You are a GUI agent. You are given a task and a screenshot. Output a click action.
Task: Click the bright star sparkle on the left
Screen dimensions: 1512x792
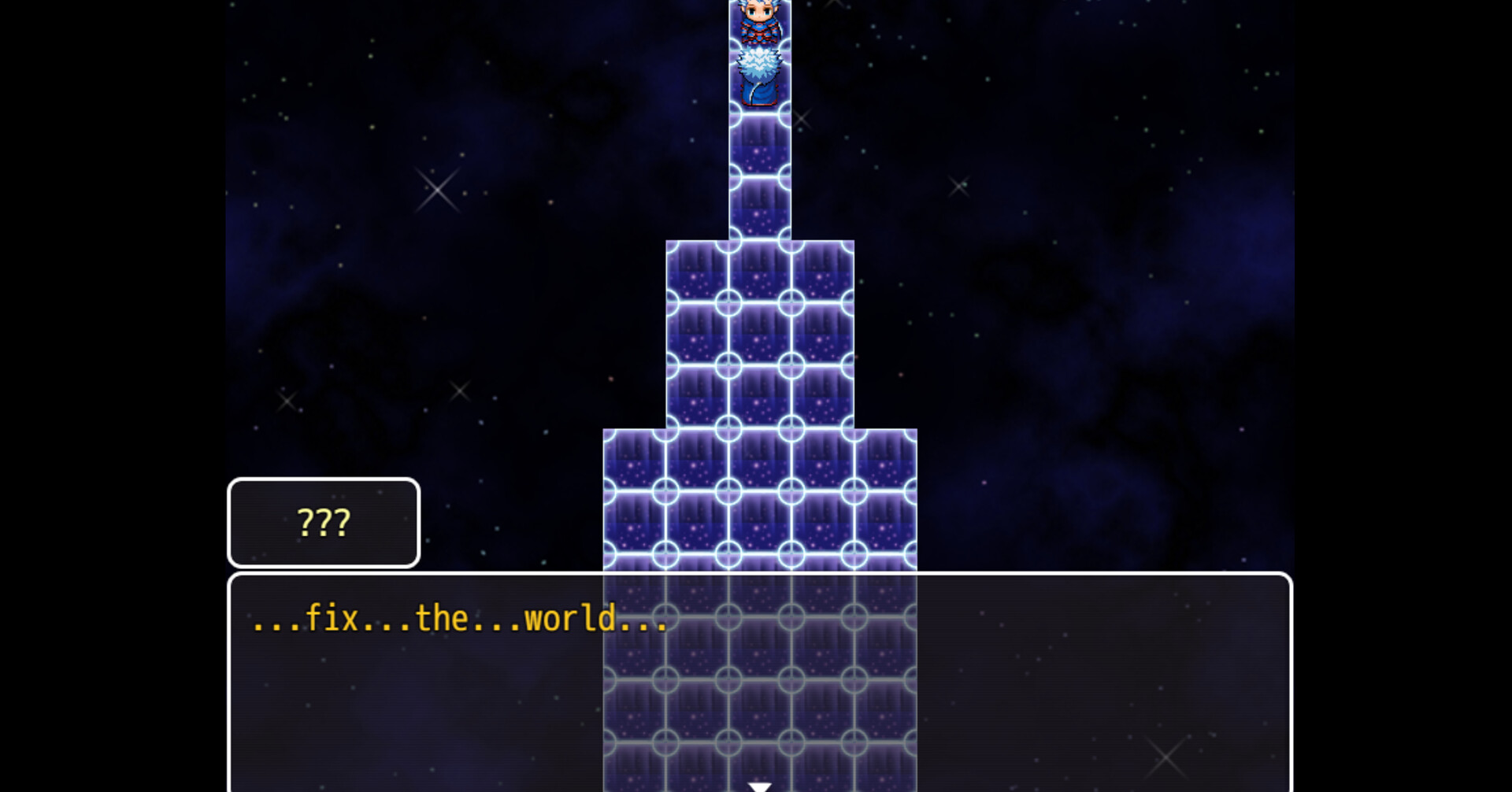point(439,189)
